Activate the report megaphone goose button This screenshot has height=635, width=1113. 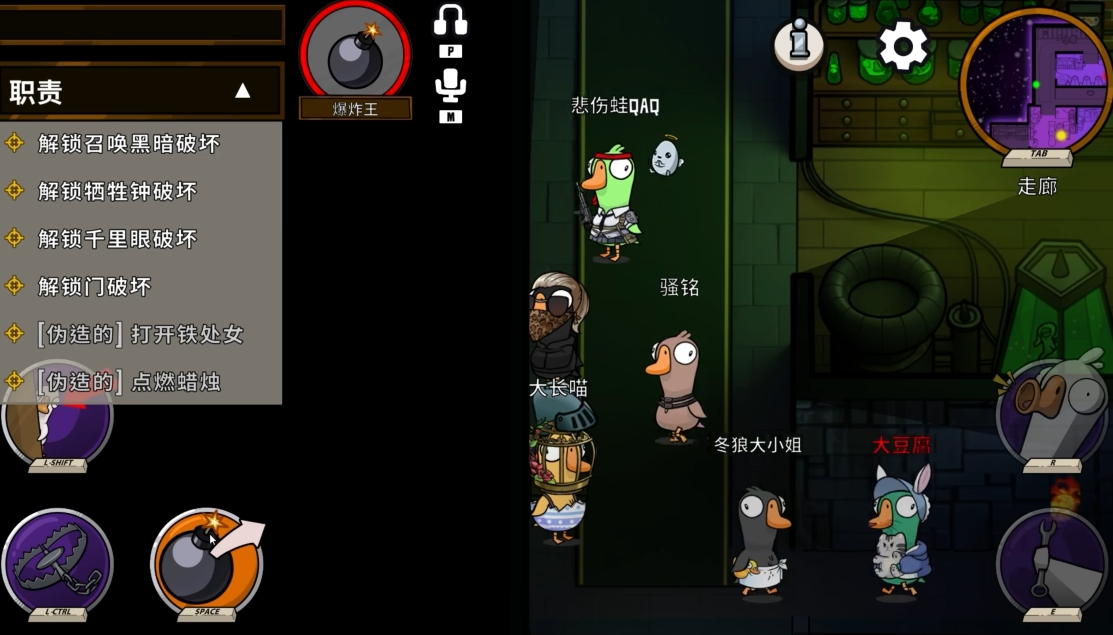[1051, 412]
